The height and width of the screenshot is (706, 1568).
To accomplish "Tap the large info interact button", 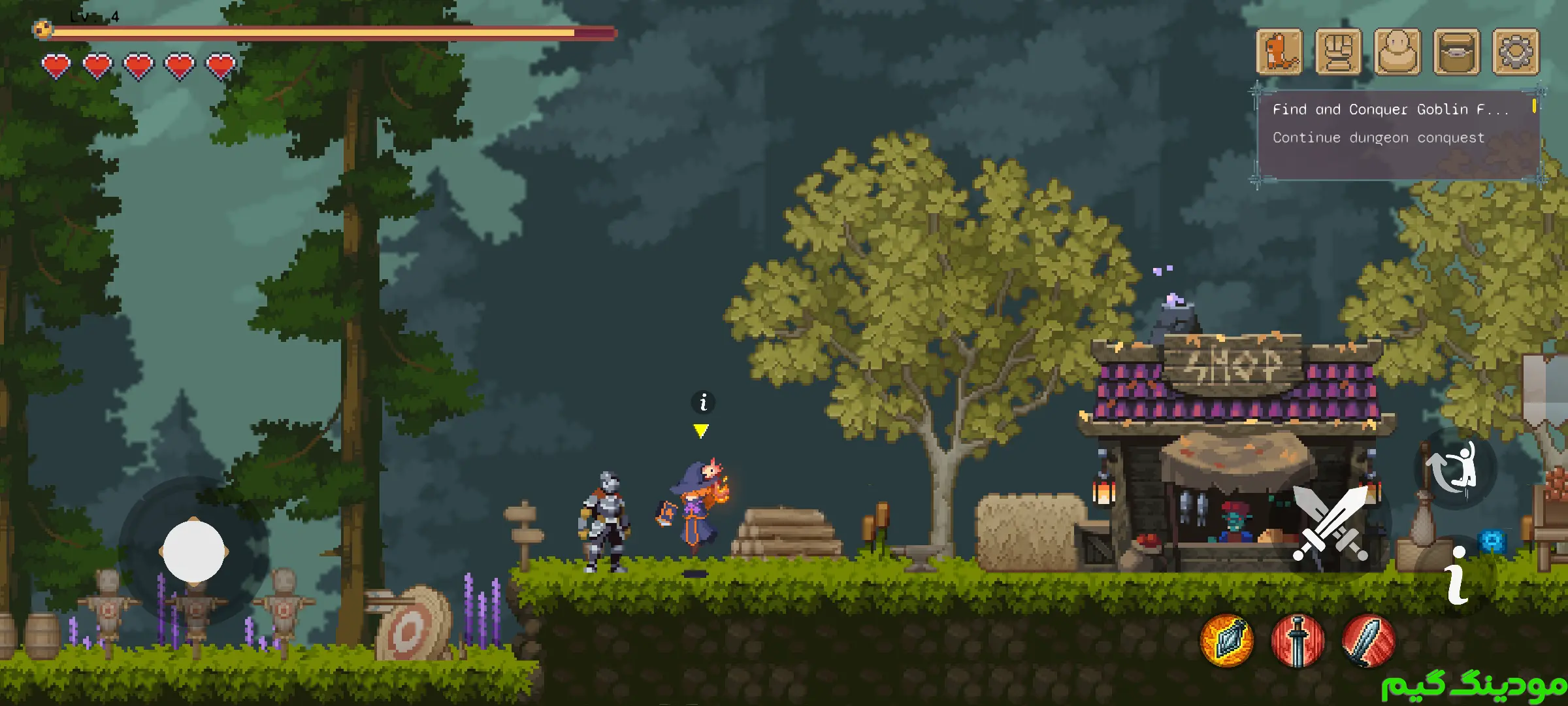I will point(1457,577).
